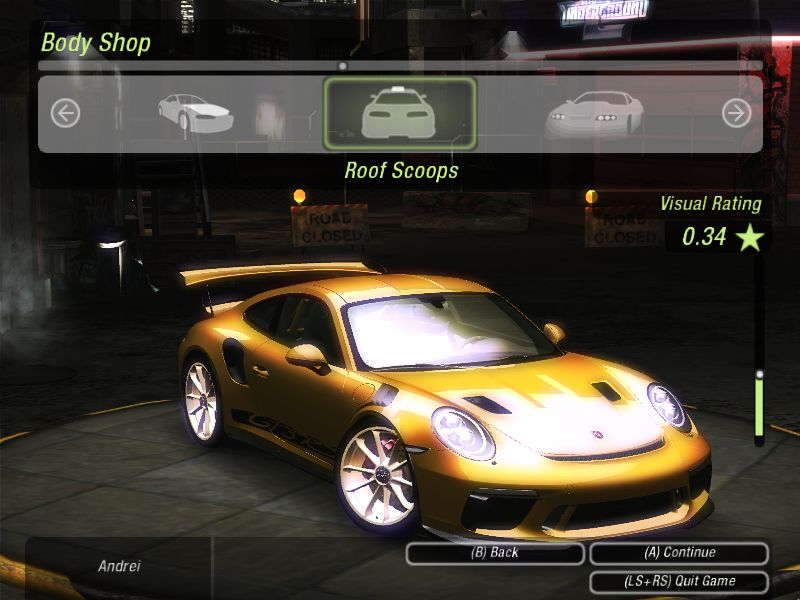This screenshot has height=600, width=800.
Task: Click the left arrow in category carousel
Action: [65, 114]
